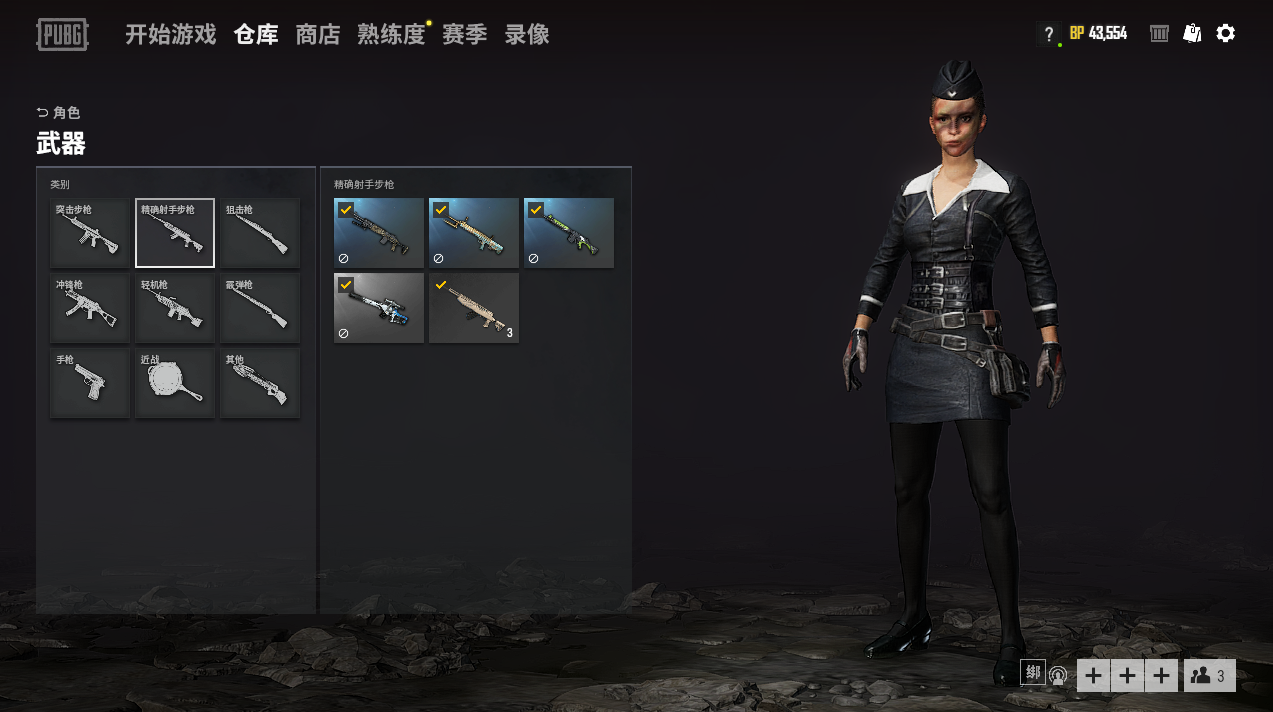Open the 轻机枪 light machine gun category

coord(175,308)
